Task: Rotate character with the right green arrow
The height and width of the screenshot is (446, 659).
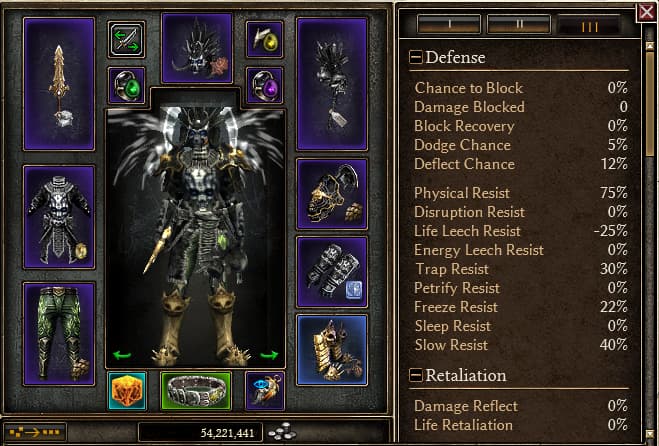Action: click(x=268, y=354)
